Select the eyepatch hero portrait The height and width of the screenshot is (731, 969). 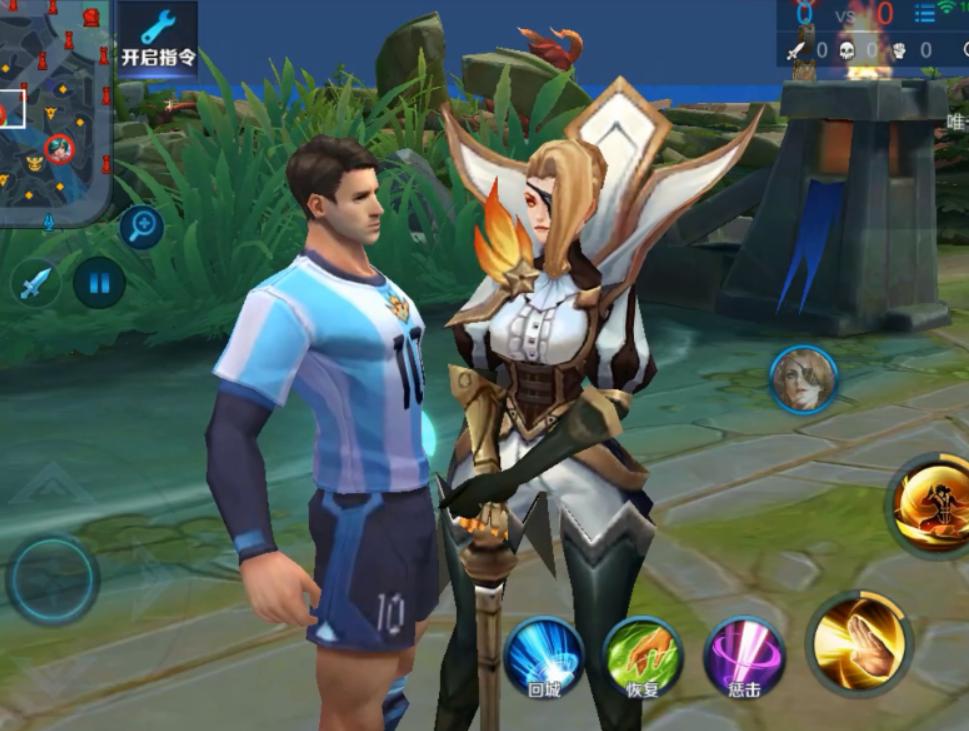(x=803, y=380)
